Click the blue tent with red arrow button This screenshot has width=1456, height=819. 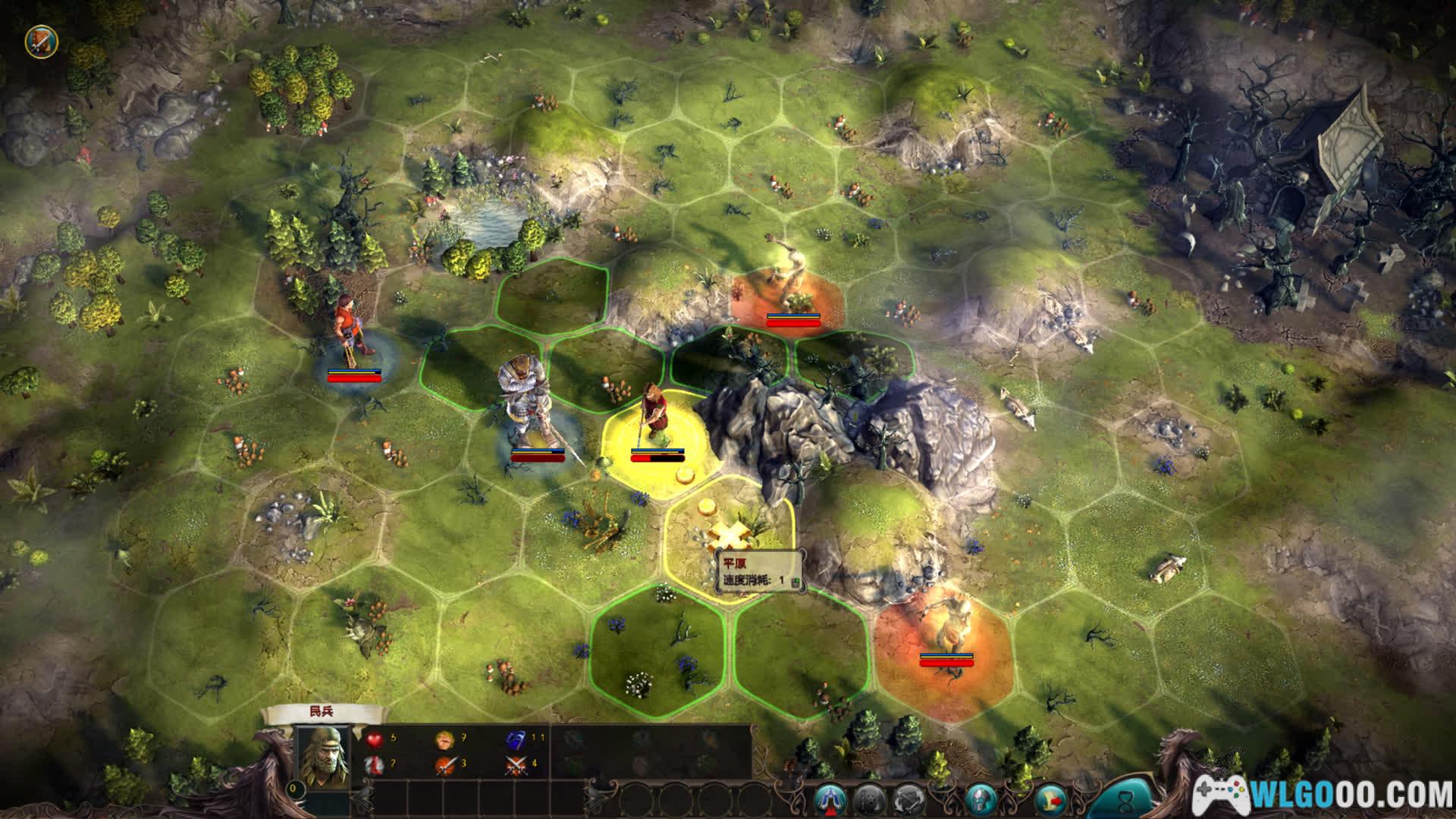(x=830, y=800)
